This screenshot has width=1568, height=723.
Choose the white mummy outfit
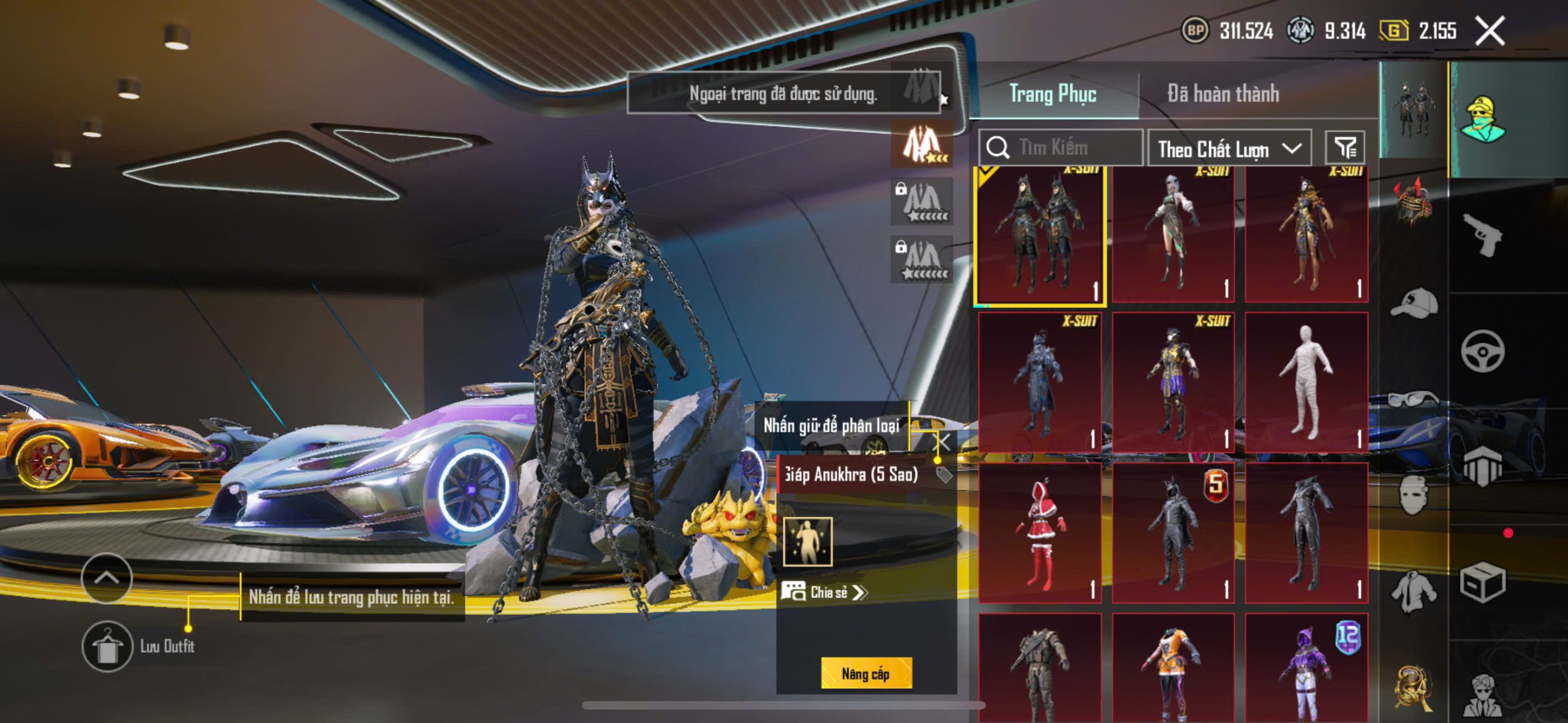[x=1306, y=382]
